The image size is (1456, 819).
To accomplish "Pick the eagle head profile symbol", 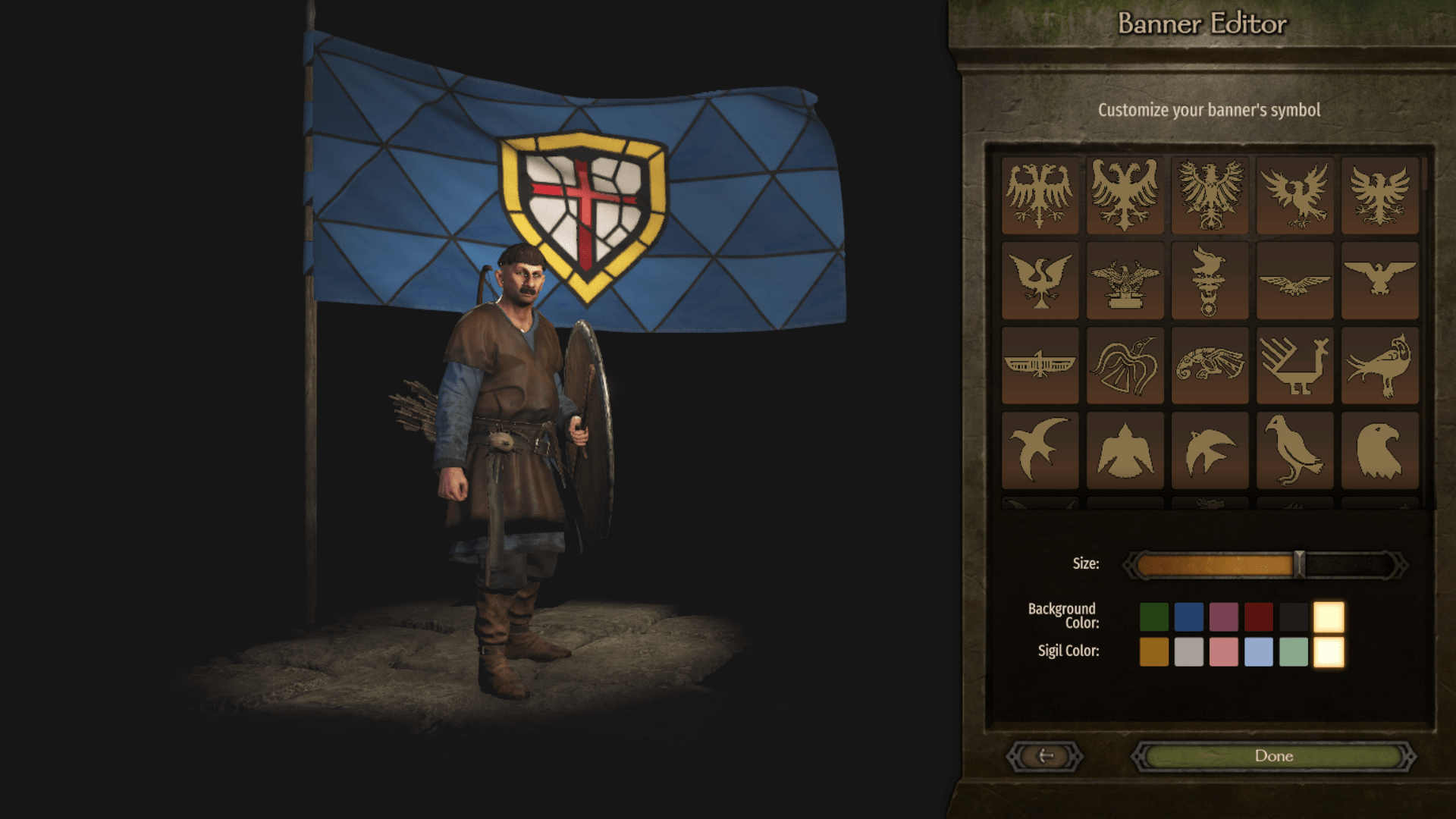I will click(x=1379, y=449).
